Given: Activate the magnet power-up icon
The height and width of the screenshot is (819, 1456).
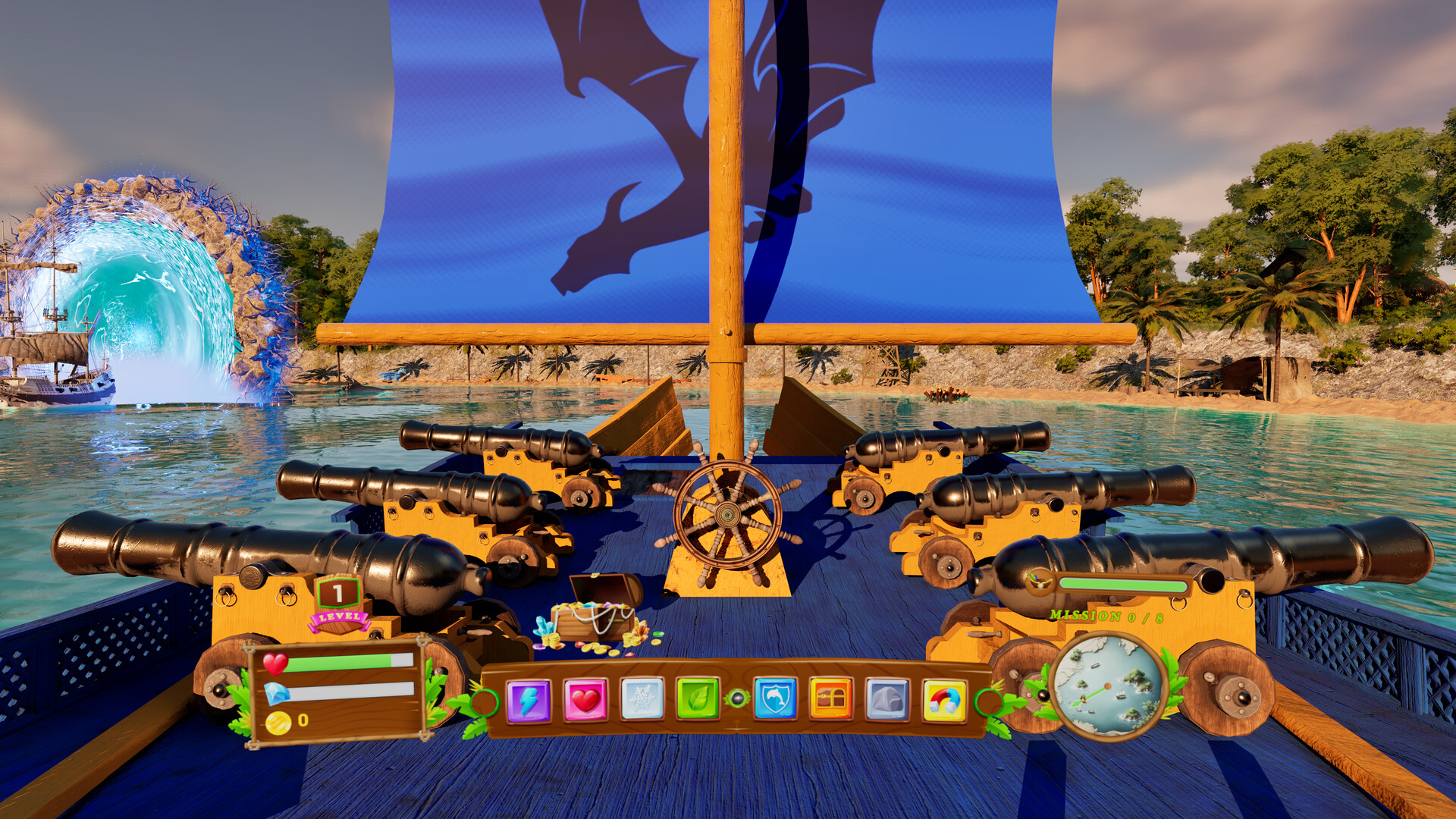Looking at the screenshot, I should pos(944,699).
